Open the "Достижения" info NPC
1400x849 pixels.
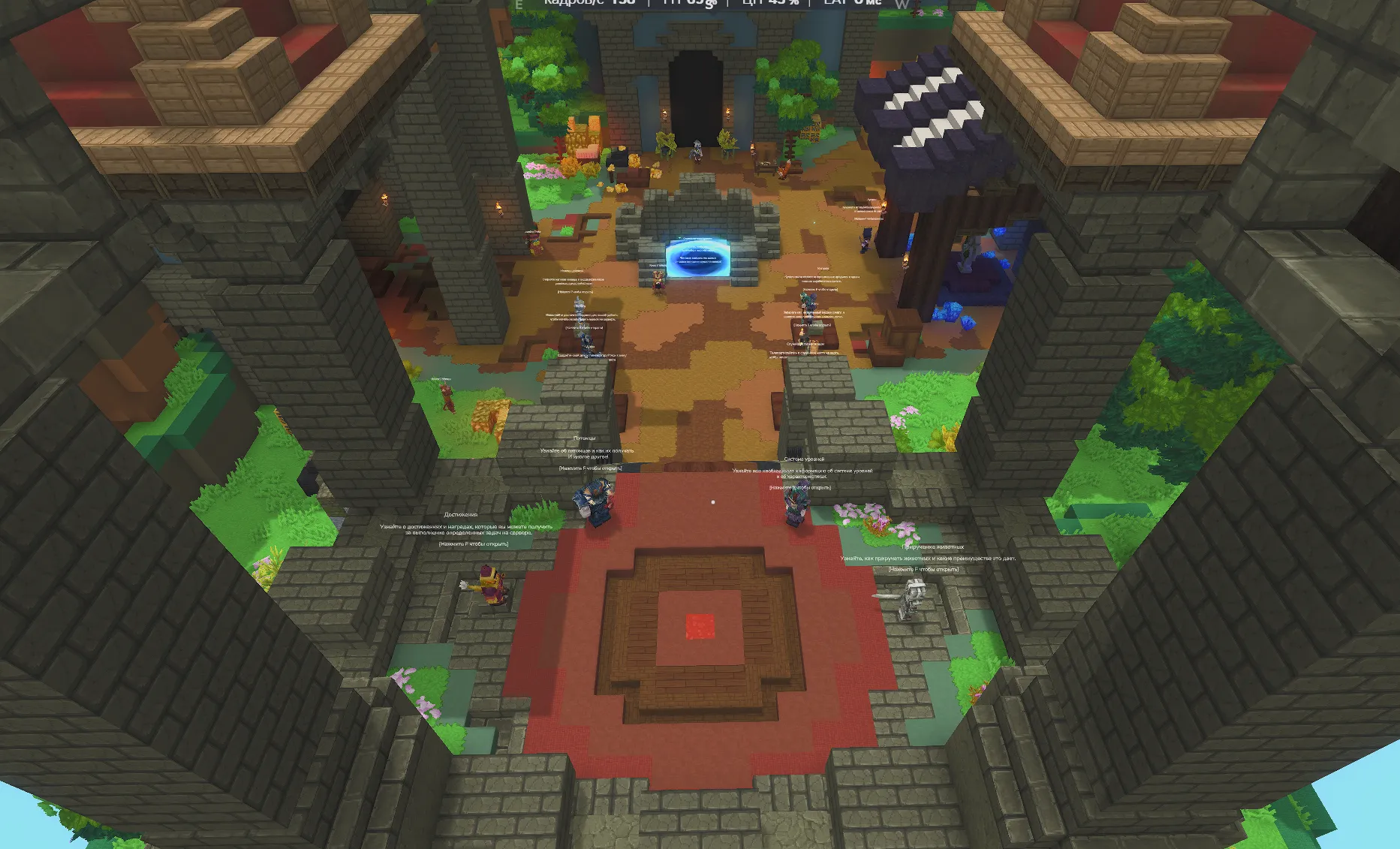(463, 514)
